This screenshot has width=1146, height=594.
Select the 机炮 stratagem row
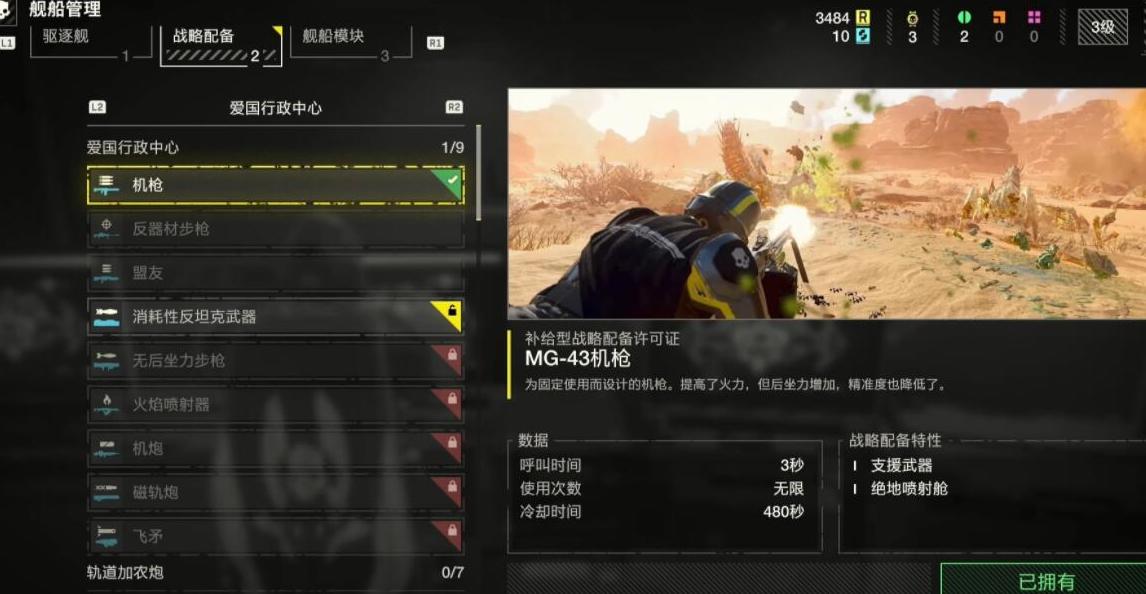tap(275, 449)
